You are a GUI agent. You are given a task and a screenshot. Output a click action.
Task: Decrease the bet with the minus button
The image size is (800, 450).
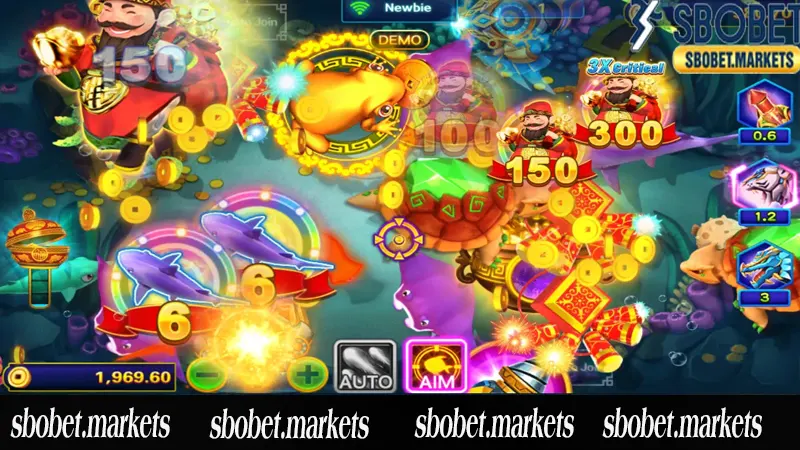point(204,375)
